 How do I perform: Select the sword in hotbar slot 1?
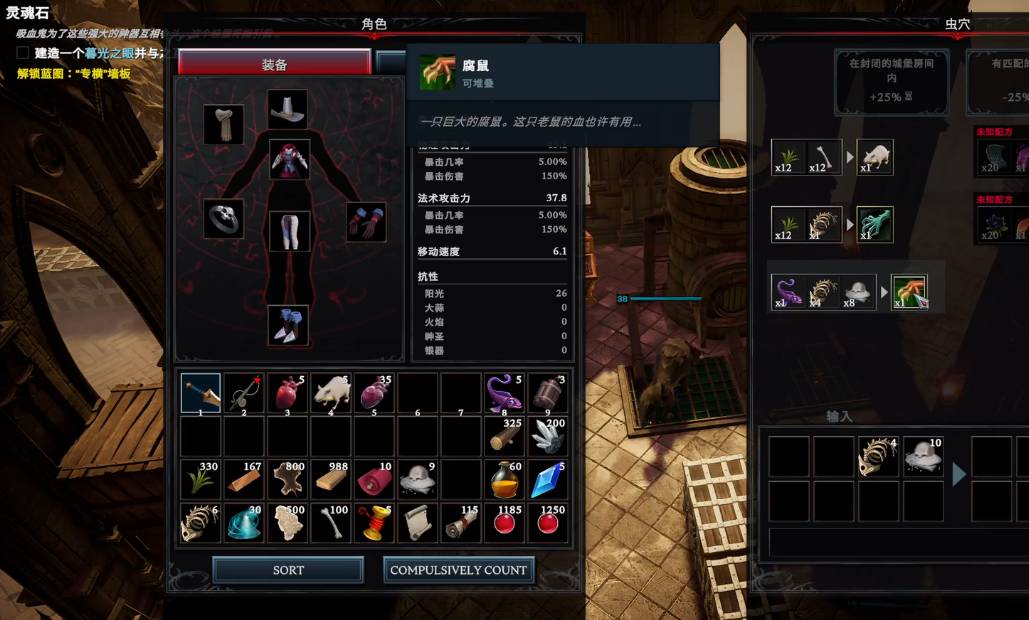(x=201, y=393)
